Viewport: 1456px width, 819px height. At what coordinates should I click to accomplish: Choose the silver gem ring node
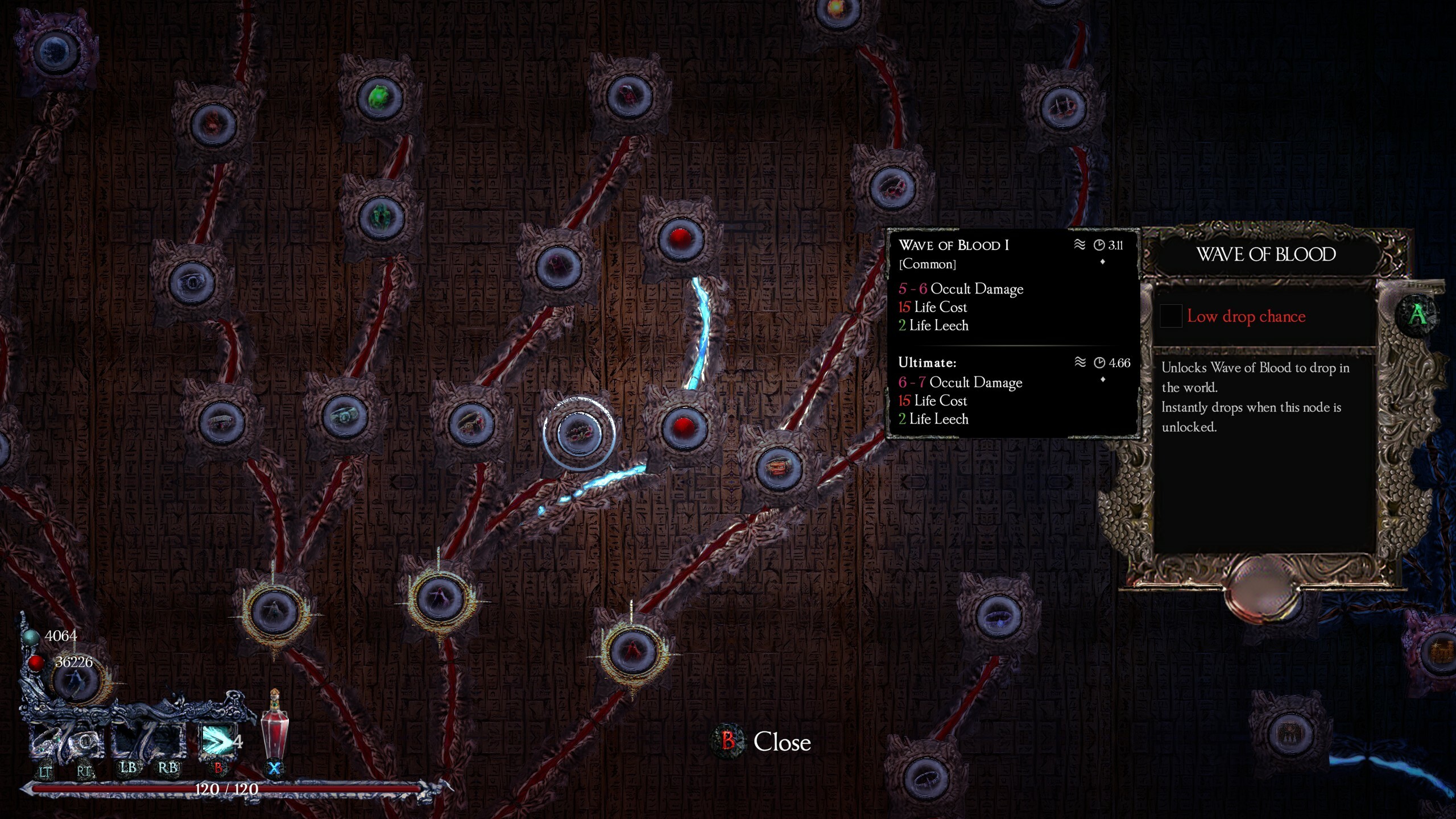[344, 417]
